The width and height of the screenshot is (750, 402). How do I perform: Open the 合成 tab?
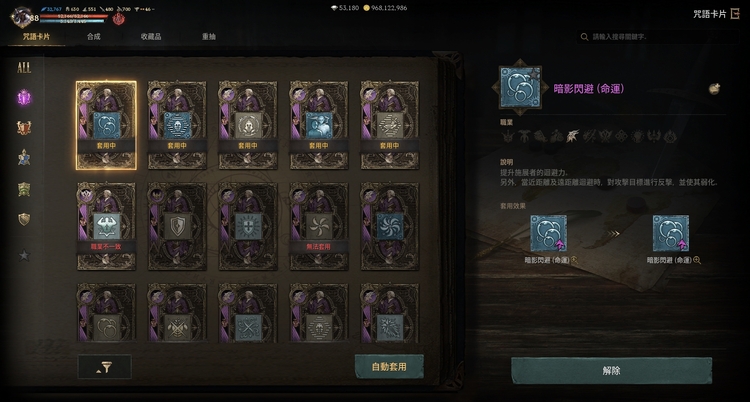(x=94, y=37)
